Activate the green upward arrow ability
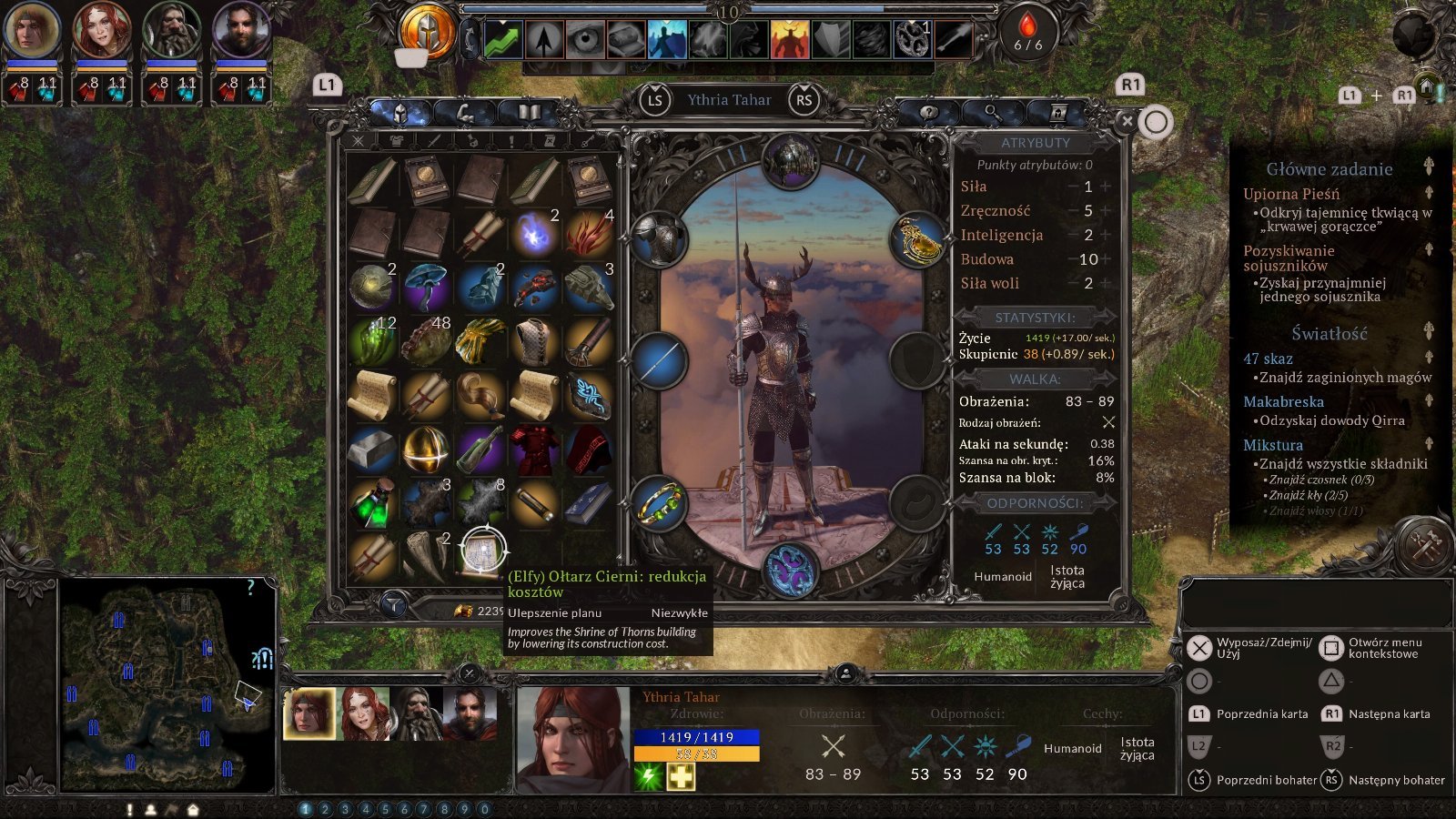This screenshot has width=1456, height=819. click(x=503, y=39)
